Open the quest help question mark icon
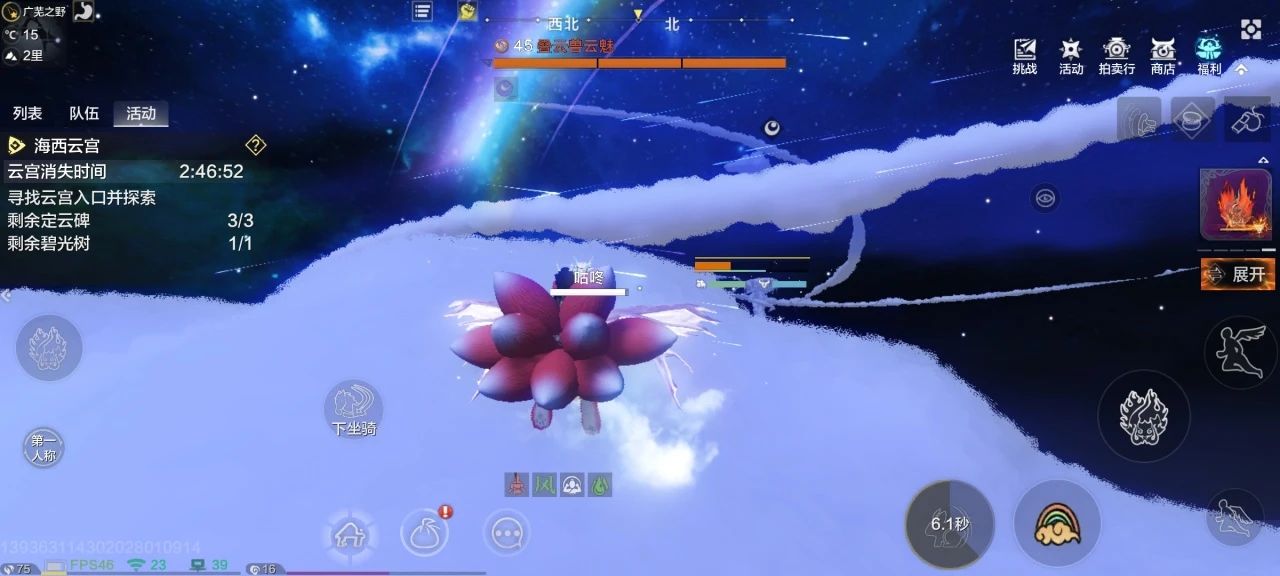1280x576 pixels. 256,146
